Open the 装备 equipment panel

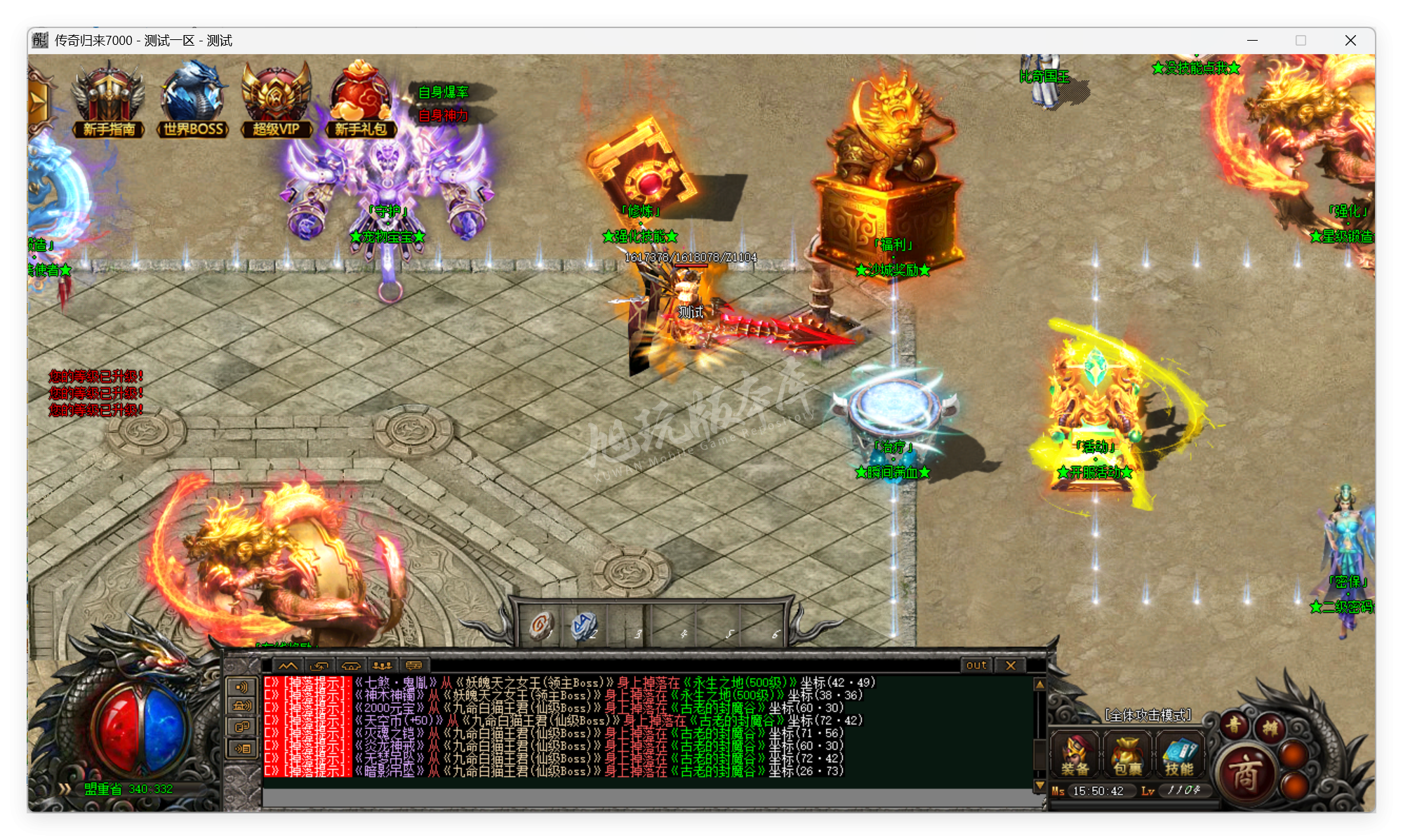pos(1074,754)
